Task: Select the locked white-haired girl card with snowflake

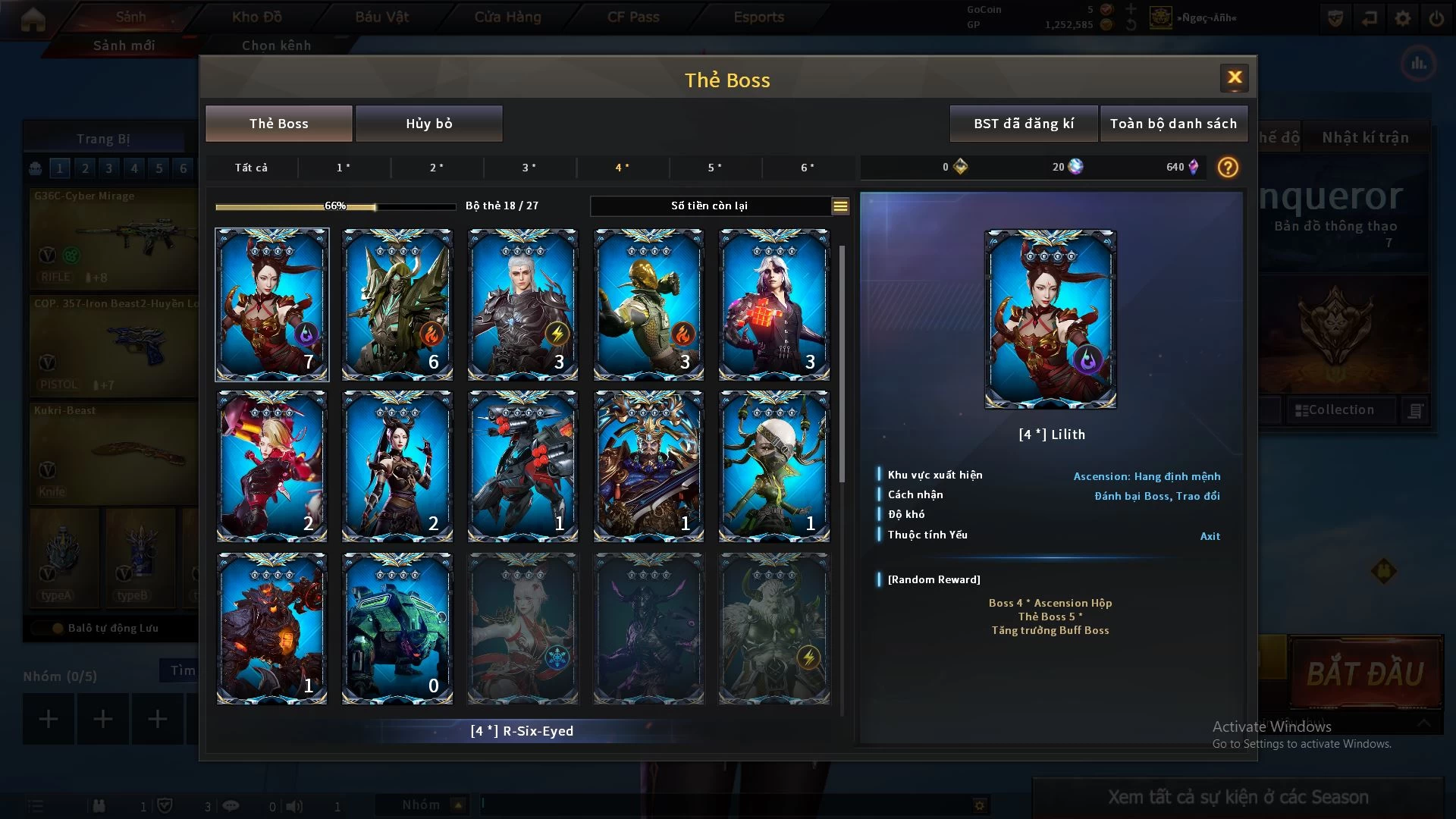Action: [x=522, y=628]
